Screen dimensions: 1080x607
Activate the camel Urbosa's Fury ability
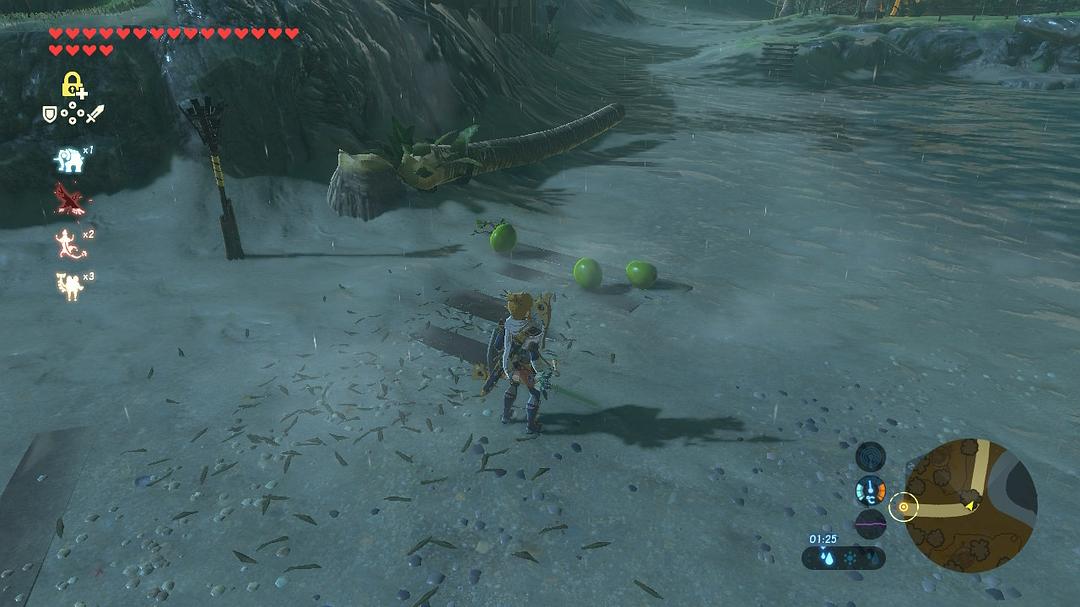(69, 285)
